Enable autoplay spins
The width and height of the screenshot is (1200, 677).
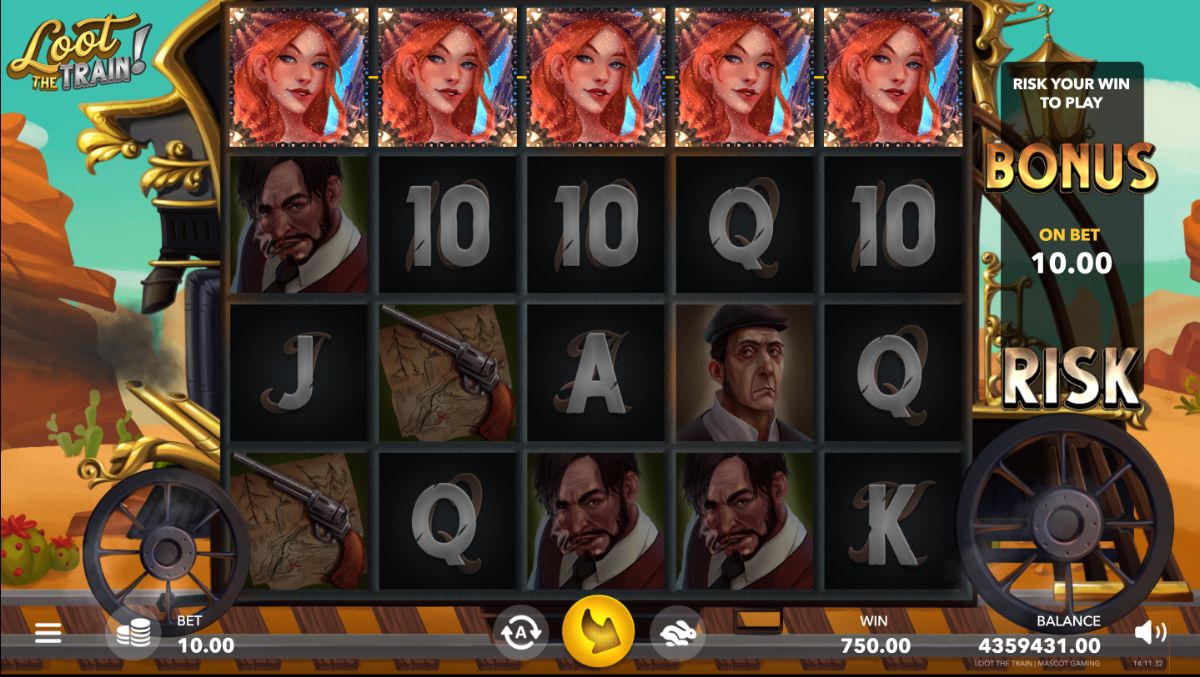pos(520,633)
